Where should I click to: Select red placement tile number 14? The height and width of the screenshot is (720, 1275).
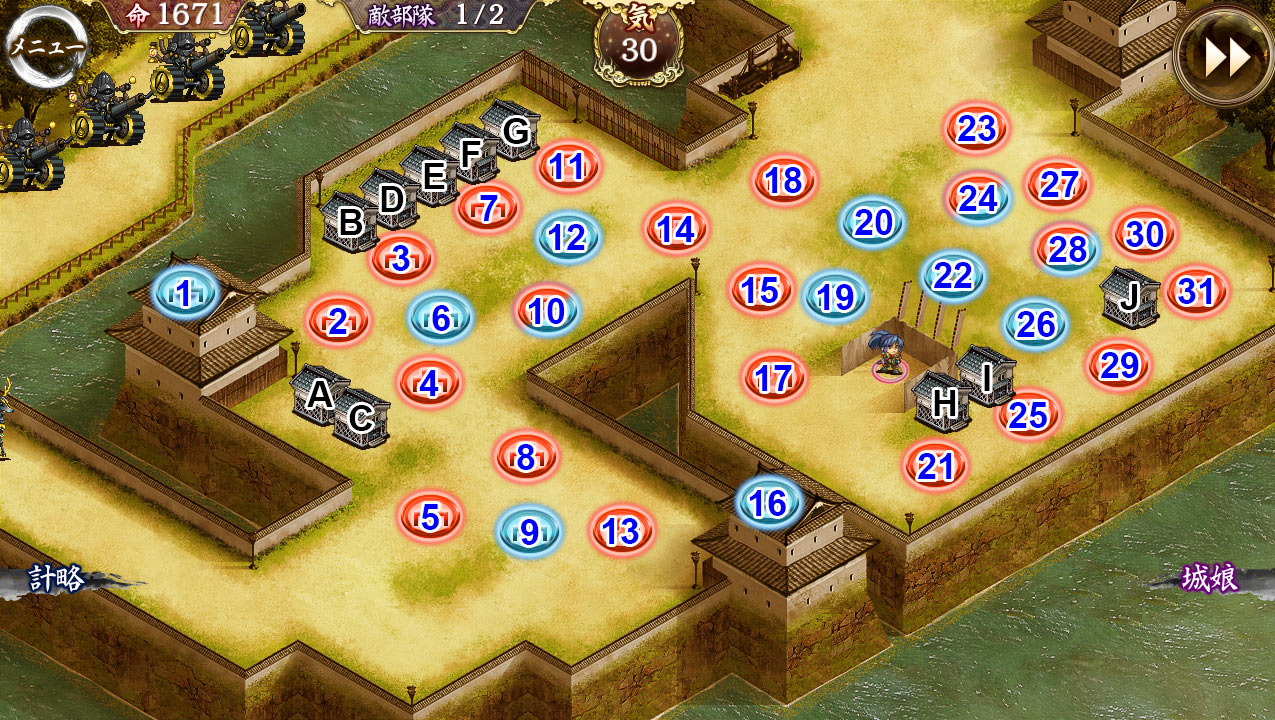click(x=676, y=230)
